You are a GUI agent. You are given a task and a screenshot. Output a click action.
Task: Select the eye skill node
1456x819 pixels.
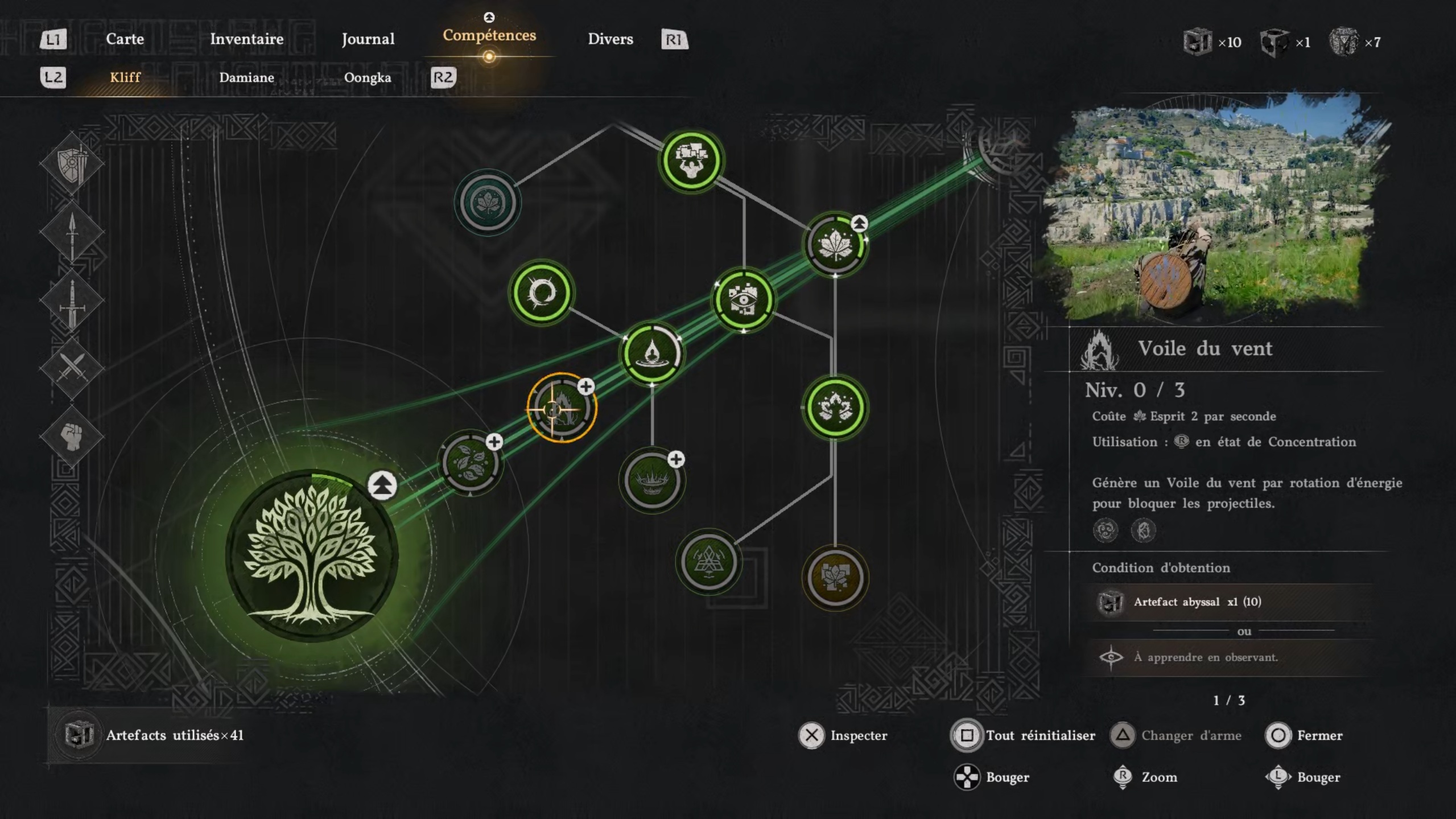pos(743,300)
